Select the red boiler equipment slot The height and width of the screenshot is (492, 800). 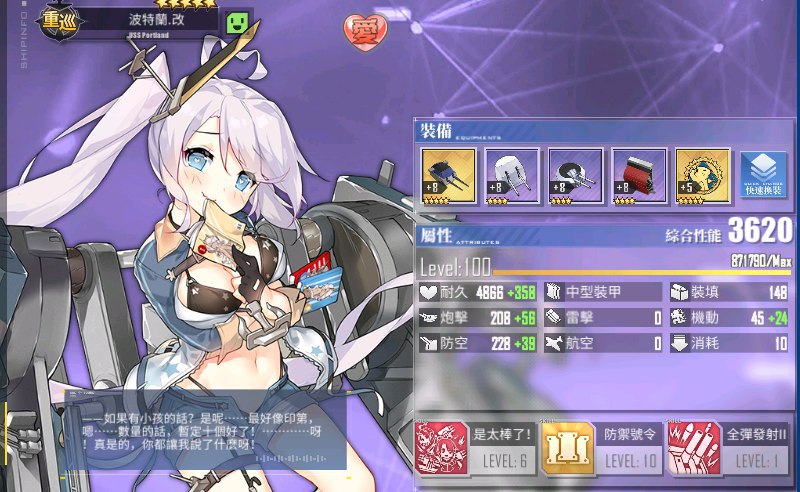[639, 177]
